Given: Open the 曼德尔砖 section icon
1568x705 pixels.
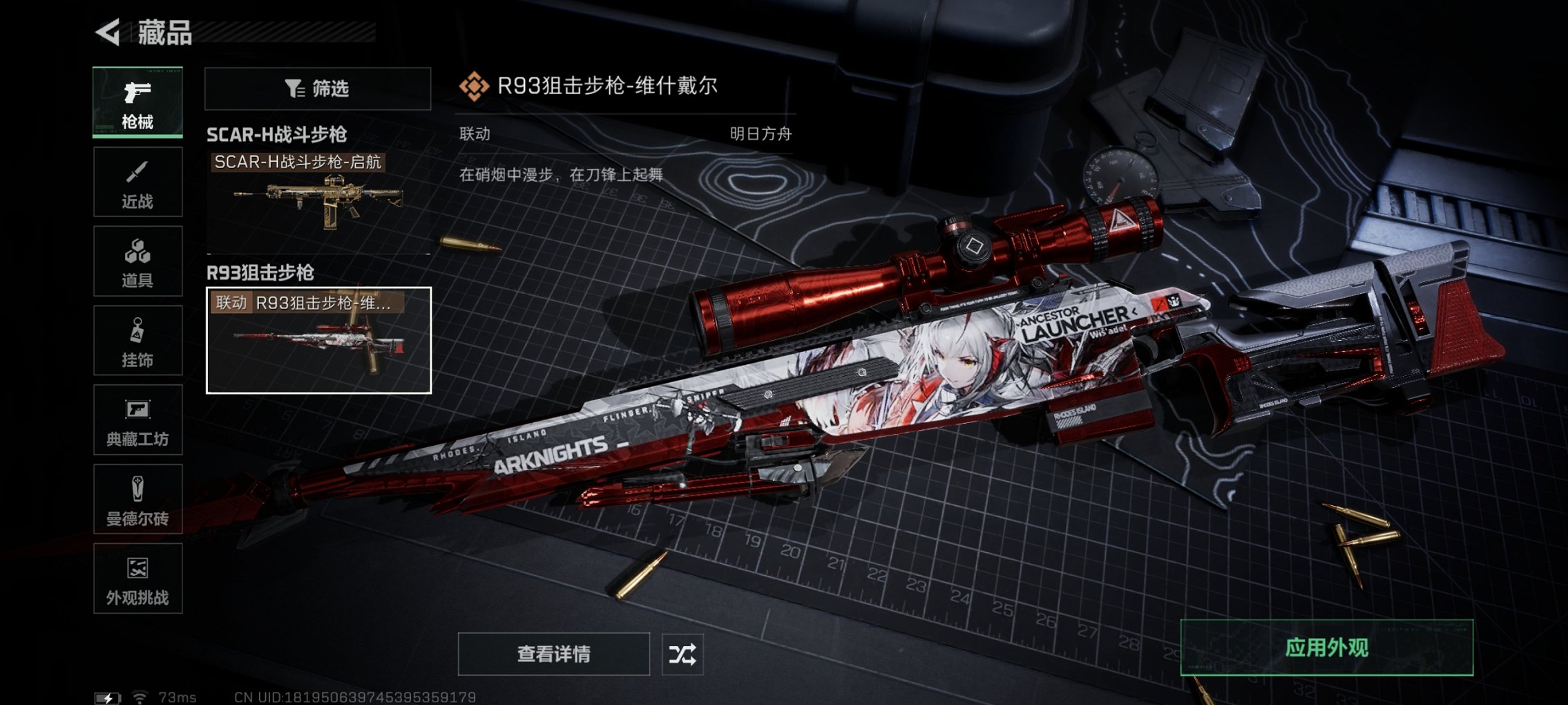Looking at the screenshot, I should tap(137, 499).
